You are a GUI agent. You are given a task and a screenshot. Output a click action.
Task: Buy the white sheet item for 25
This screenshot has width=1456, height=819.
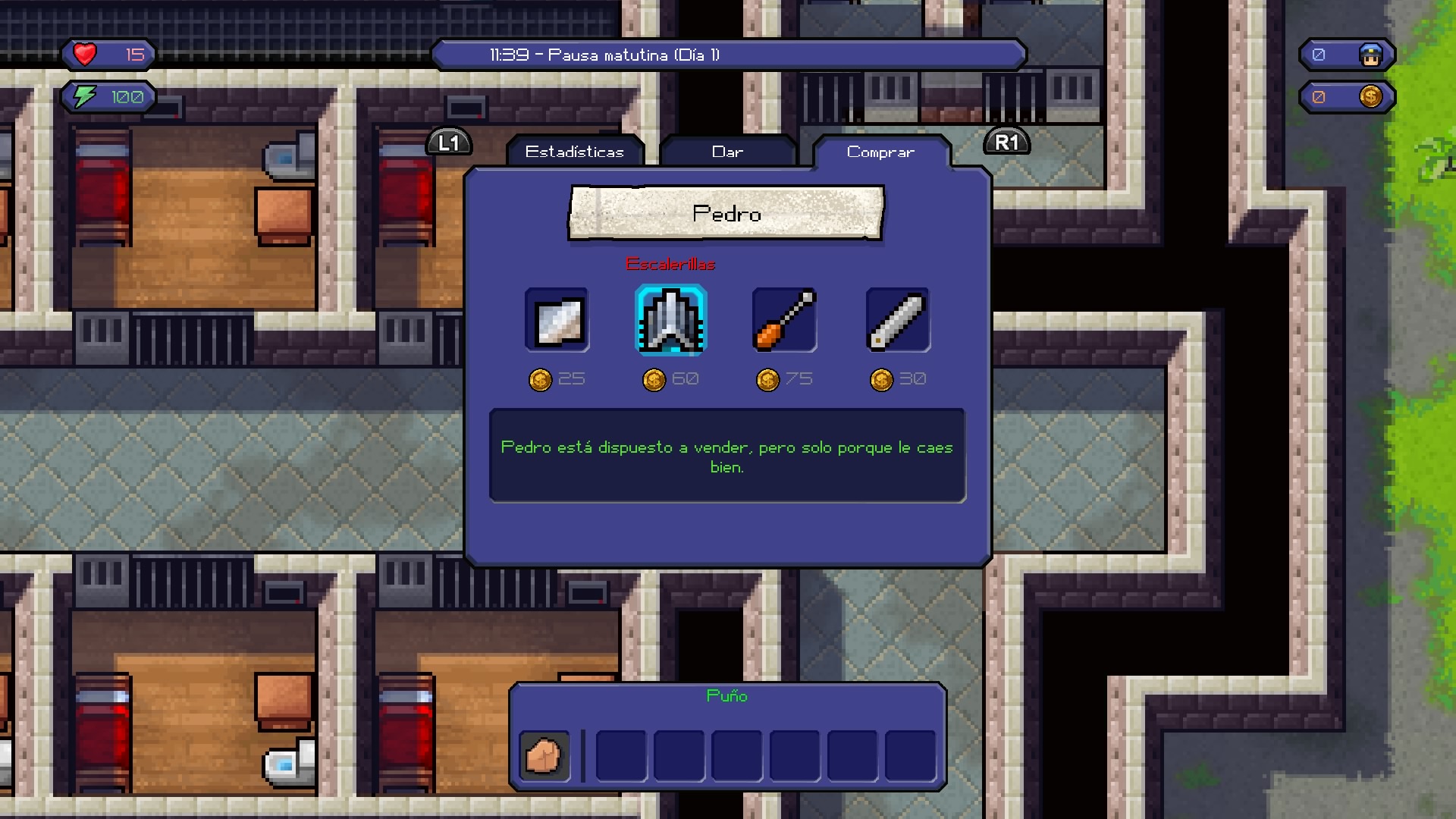click(x=557, y=320)
